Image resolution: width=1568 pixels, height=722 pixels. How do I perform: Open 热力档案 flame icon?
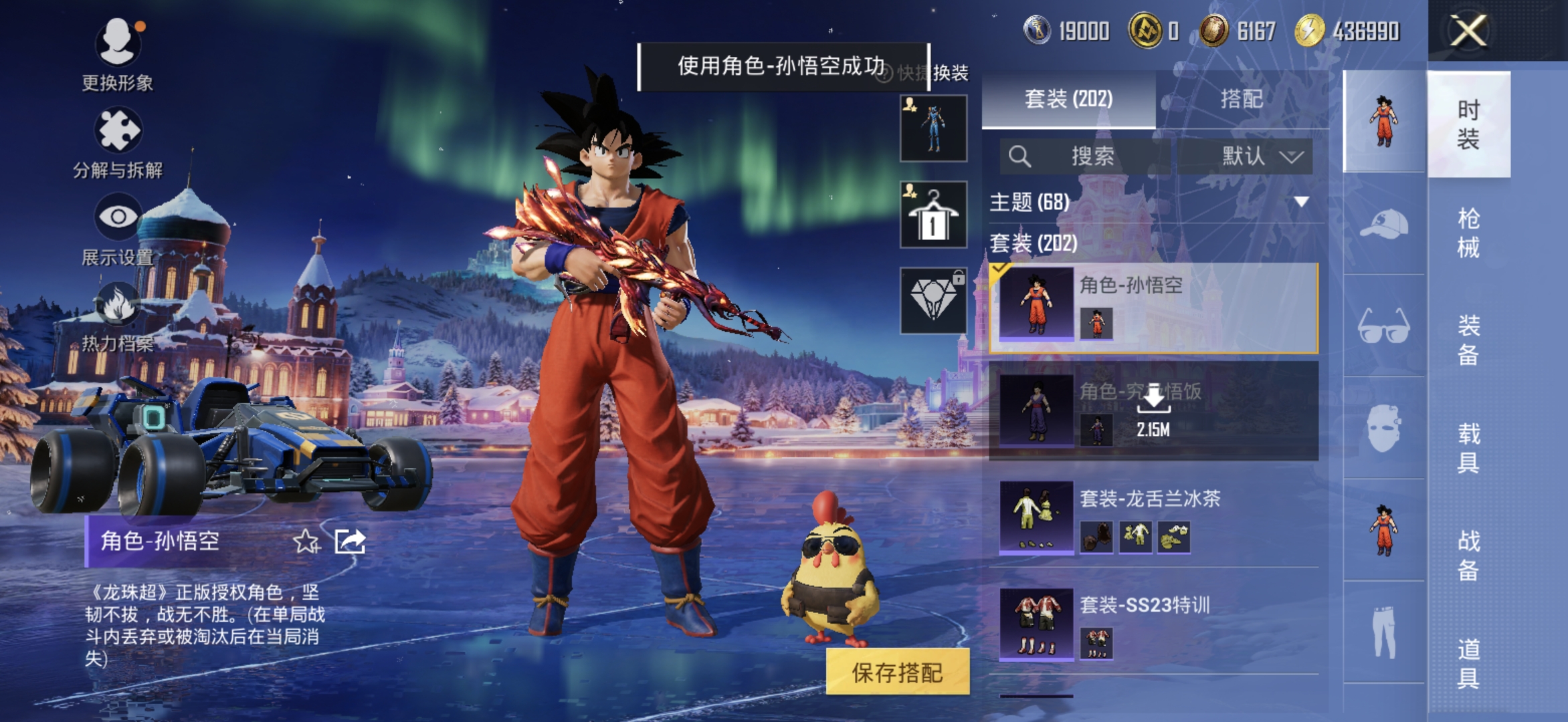118,305
